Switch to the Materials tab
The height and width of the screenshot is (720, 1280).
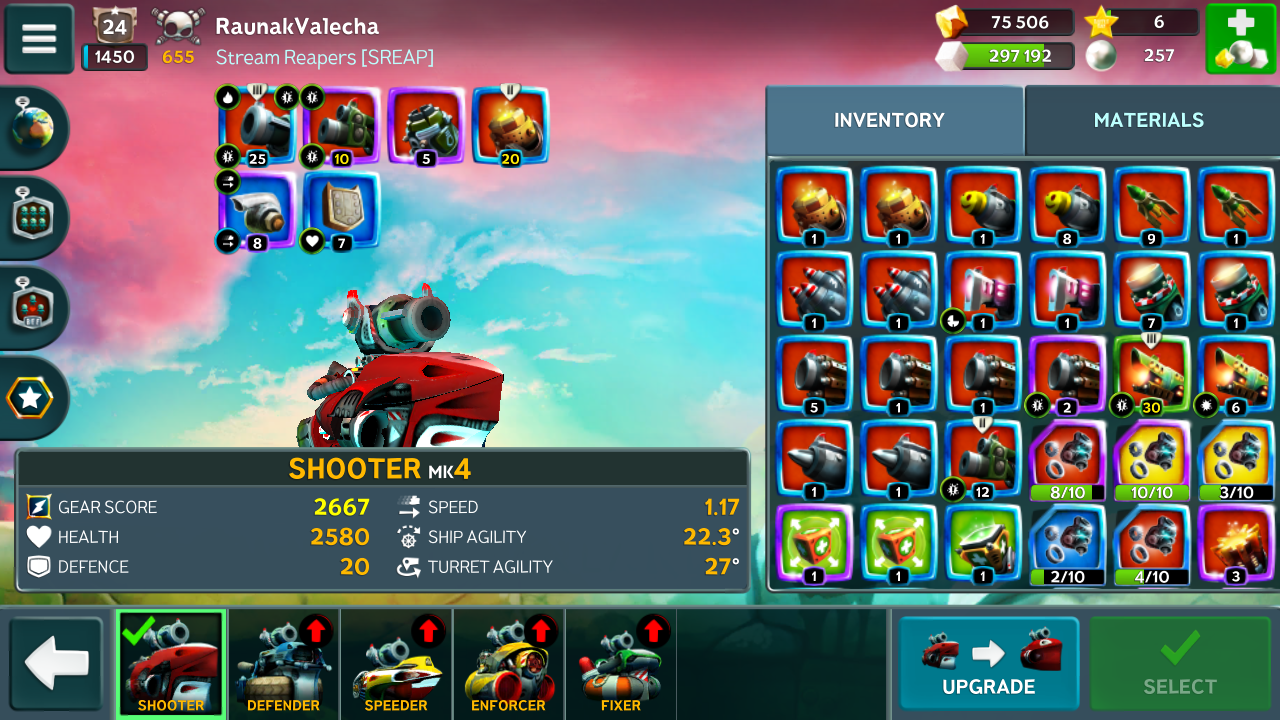pyautogui.click(x=1148, y=120)
